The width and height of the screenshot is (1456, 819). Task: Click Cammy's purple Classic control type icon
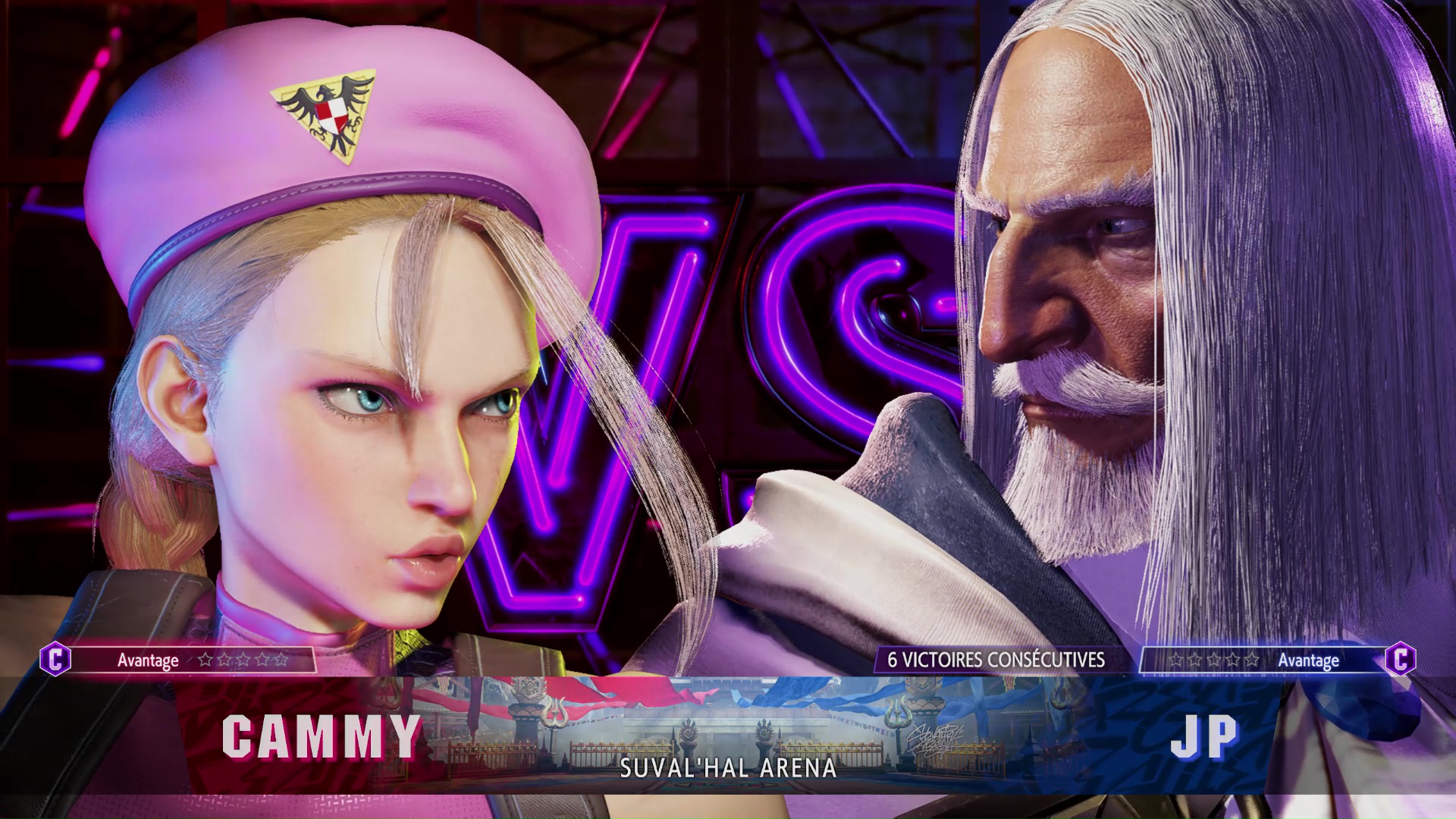(55, 659)
